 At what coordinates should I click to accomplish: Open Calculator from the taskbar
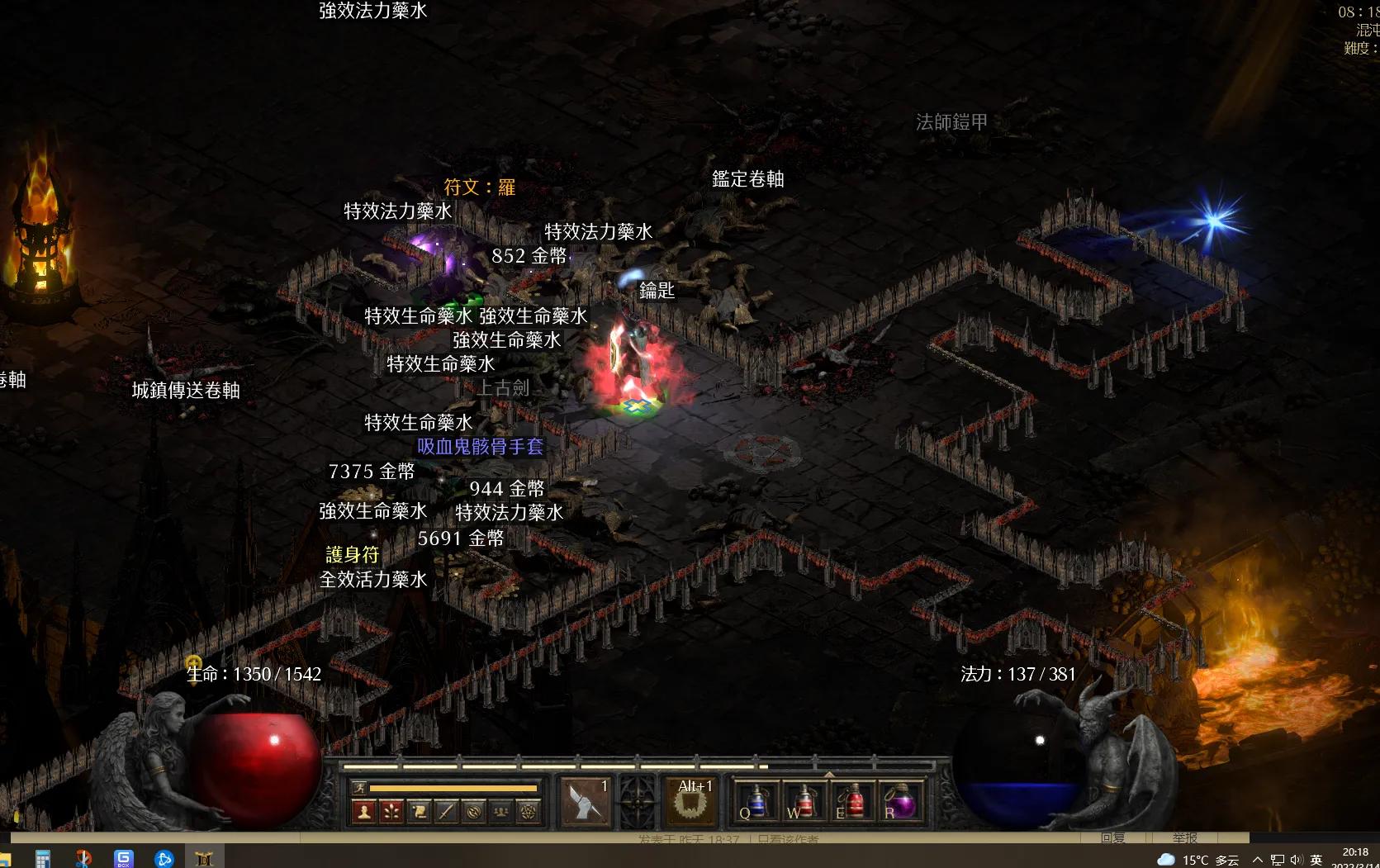pyautogui.click(x=43, y=858)
